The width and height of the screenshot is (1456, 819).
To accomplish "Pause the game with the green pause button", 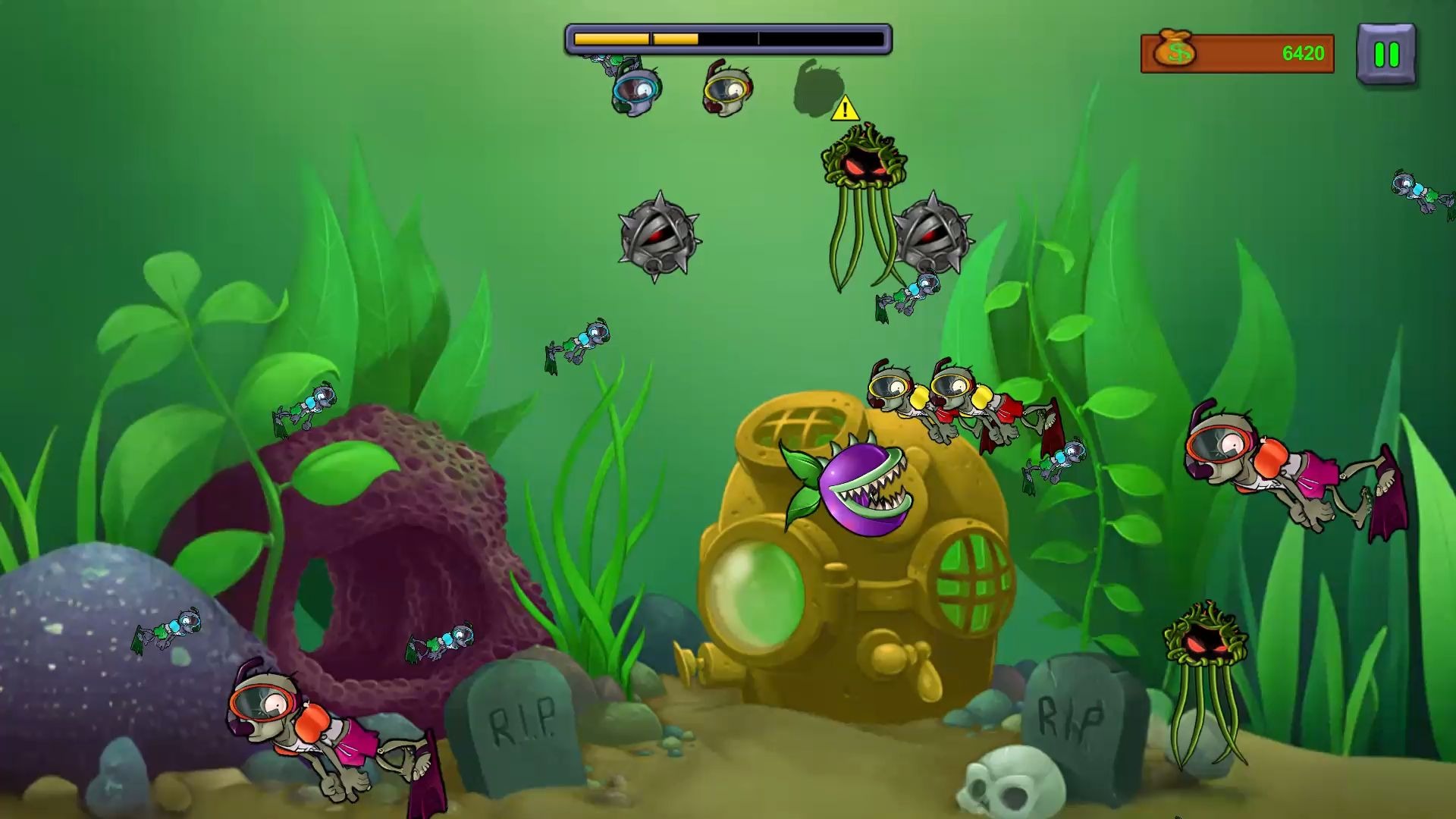I will pos(1386,55).
